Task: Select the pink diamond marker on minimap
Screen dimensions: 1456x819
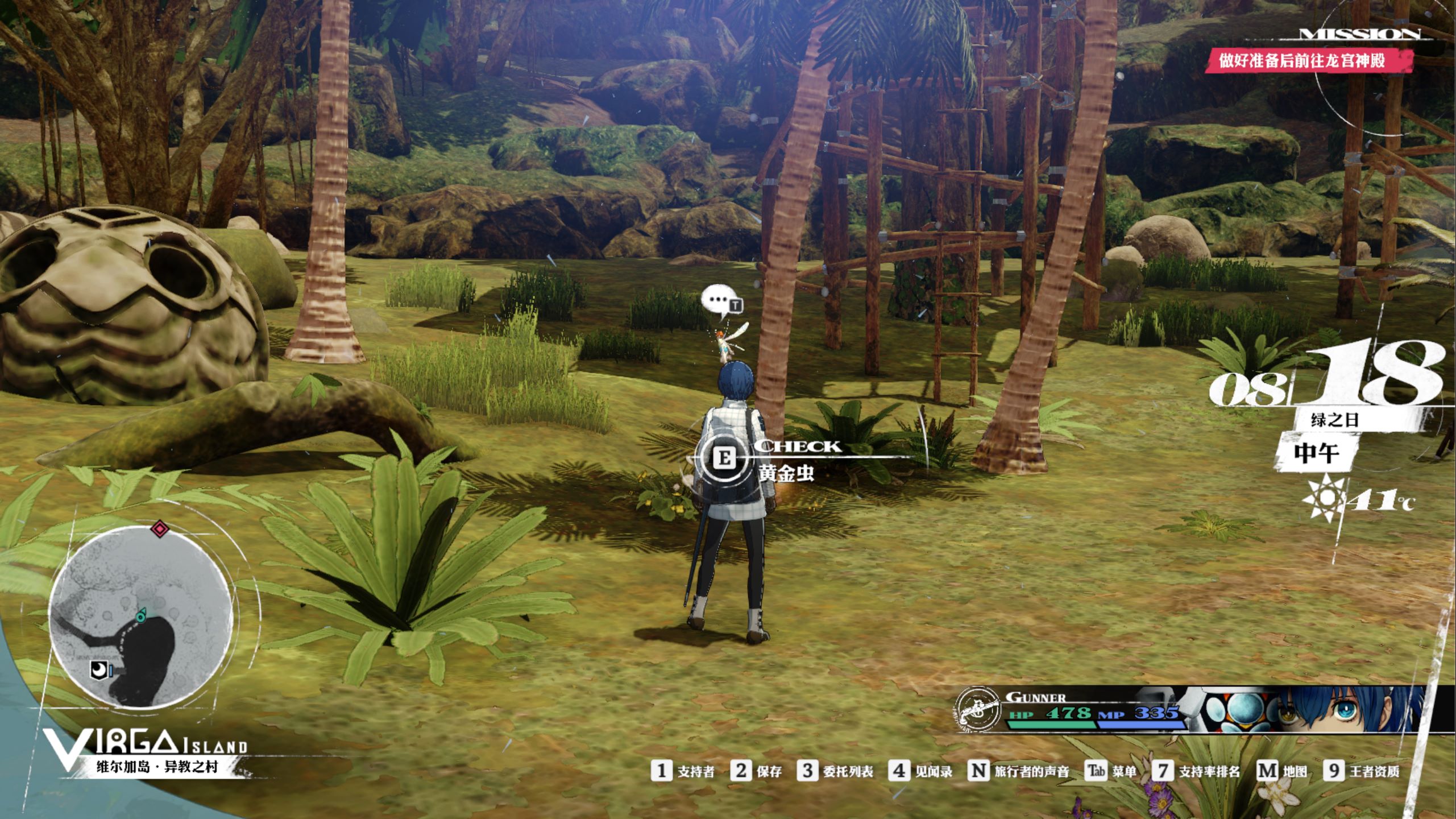Action: coord(160,530)
